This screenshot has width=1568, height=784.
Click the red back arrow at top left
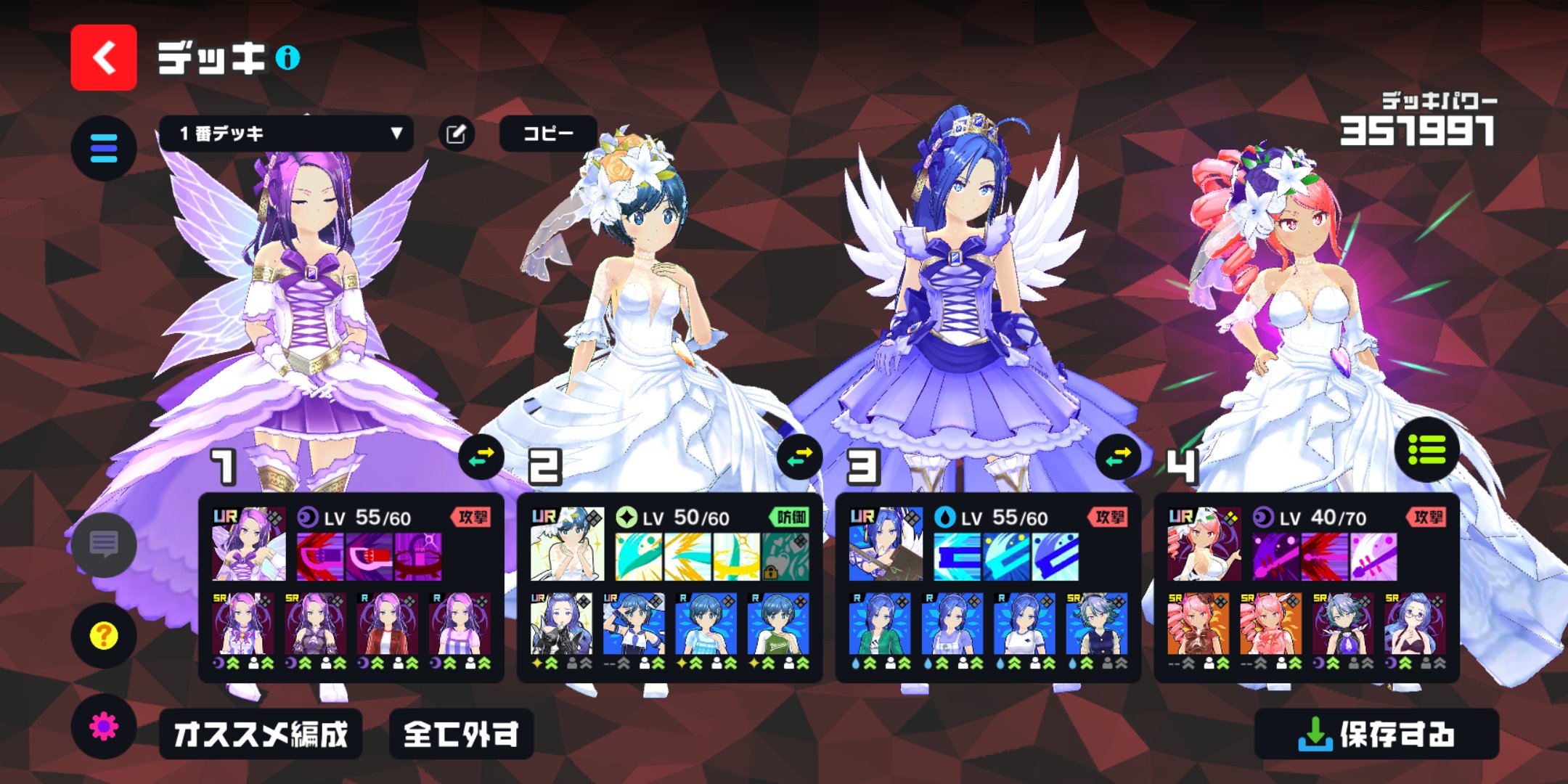point(103,53)
